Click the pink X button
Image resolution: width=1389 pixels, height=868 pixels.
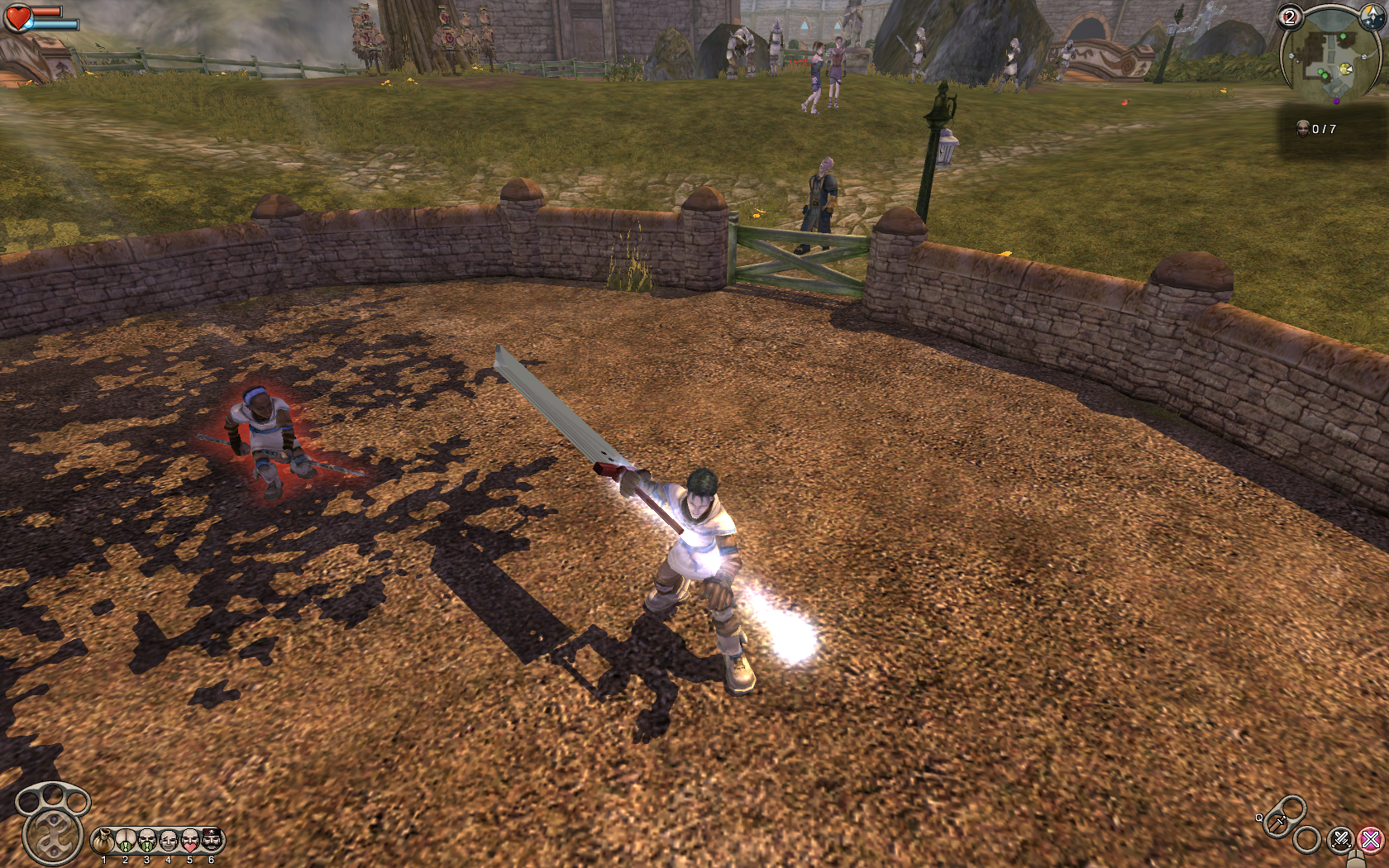1371,841
